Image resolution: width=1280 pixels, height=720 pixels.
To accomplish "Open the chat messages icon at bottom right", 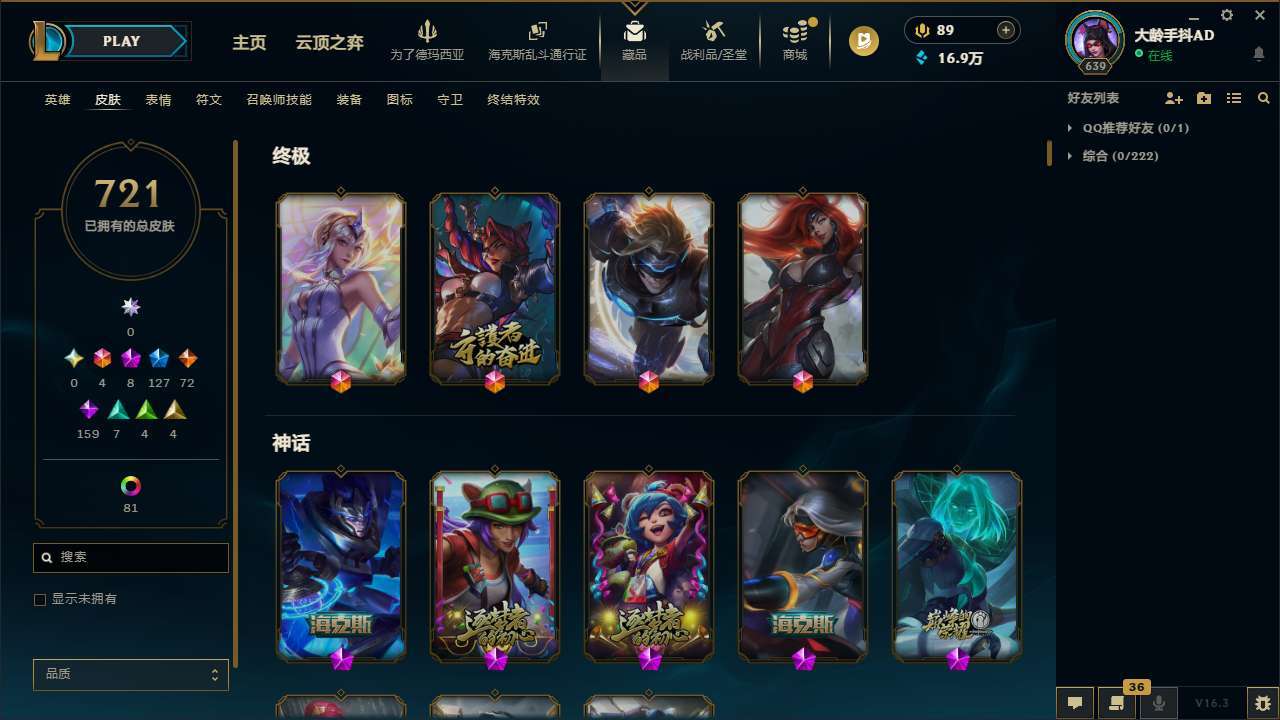I will click(x=1074, y=702).
